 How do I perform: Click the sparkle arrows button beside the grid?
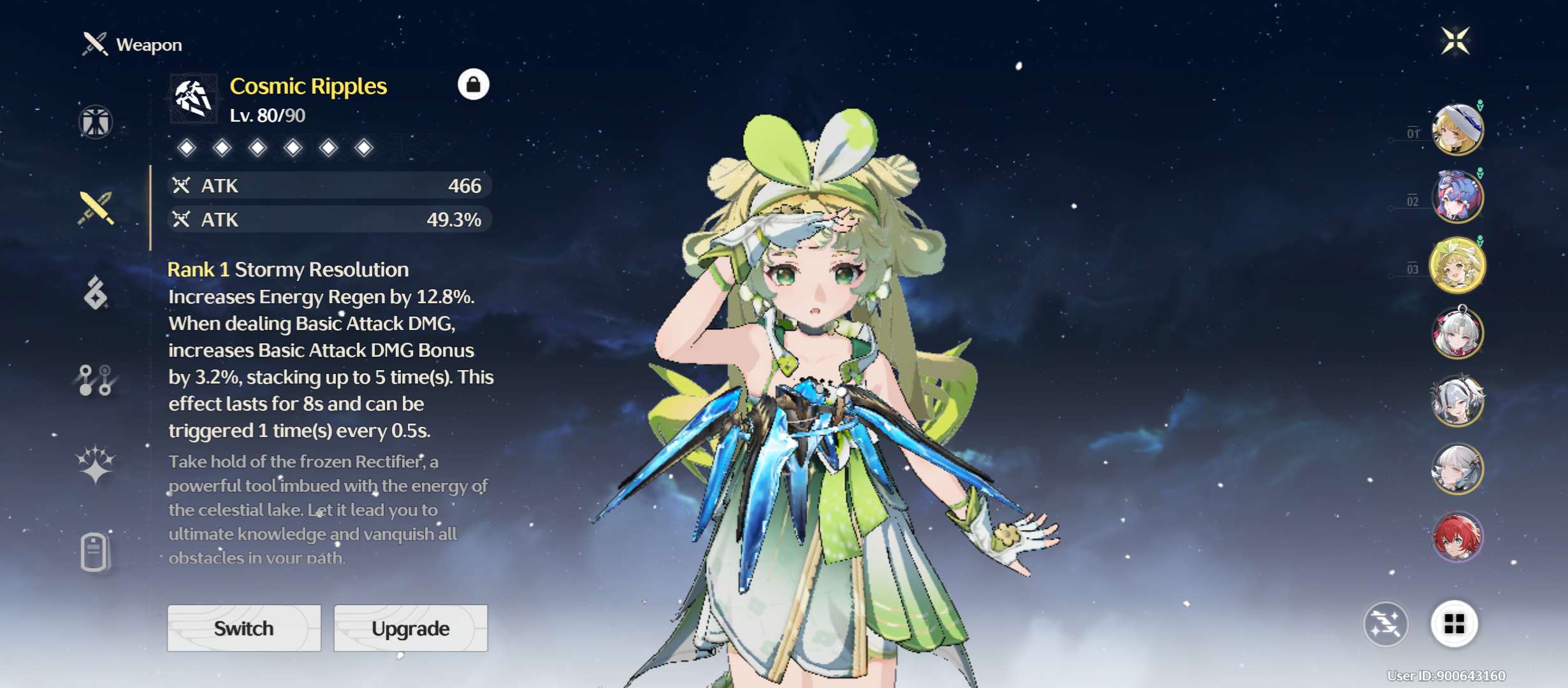tap(1386, 624)
